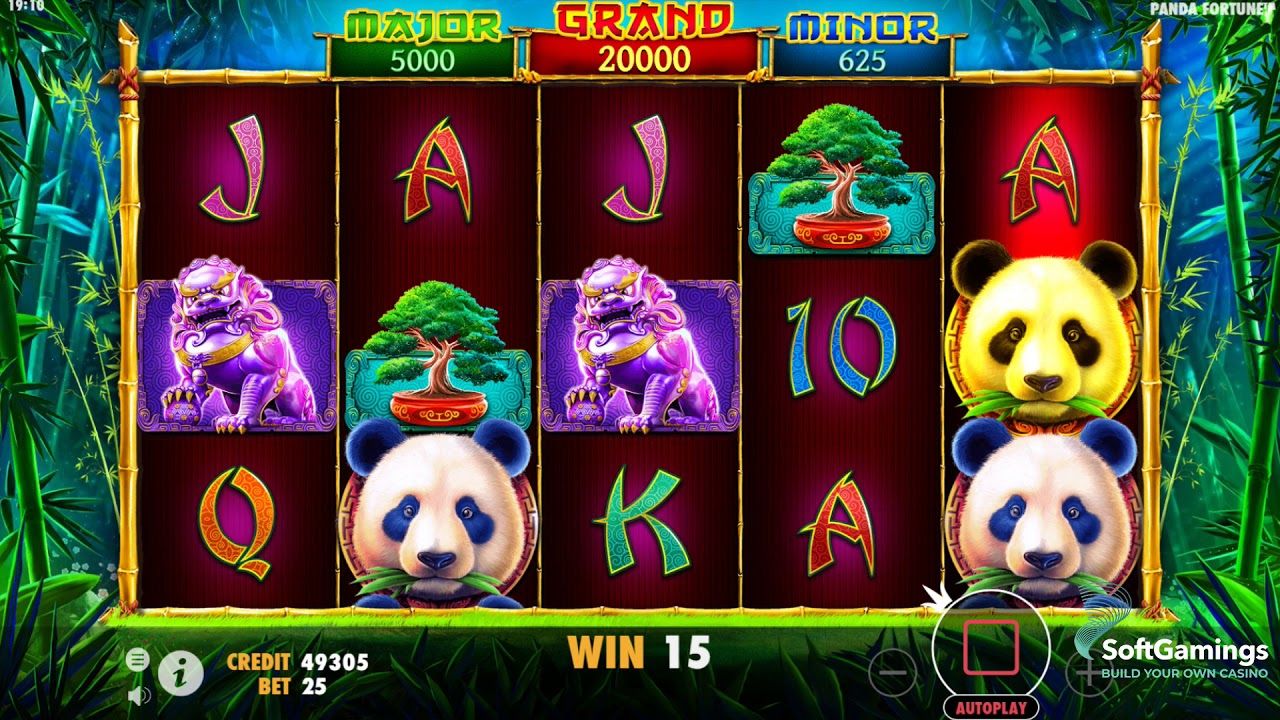The width and height of the screenshot is (1280, 720).
Task: Stop the spin with the red square button
Action: point(990,647)
